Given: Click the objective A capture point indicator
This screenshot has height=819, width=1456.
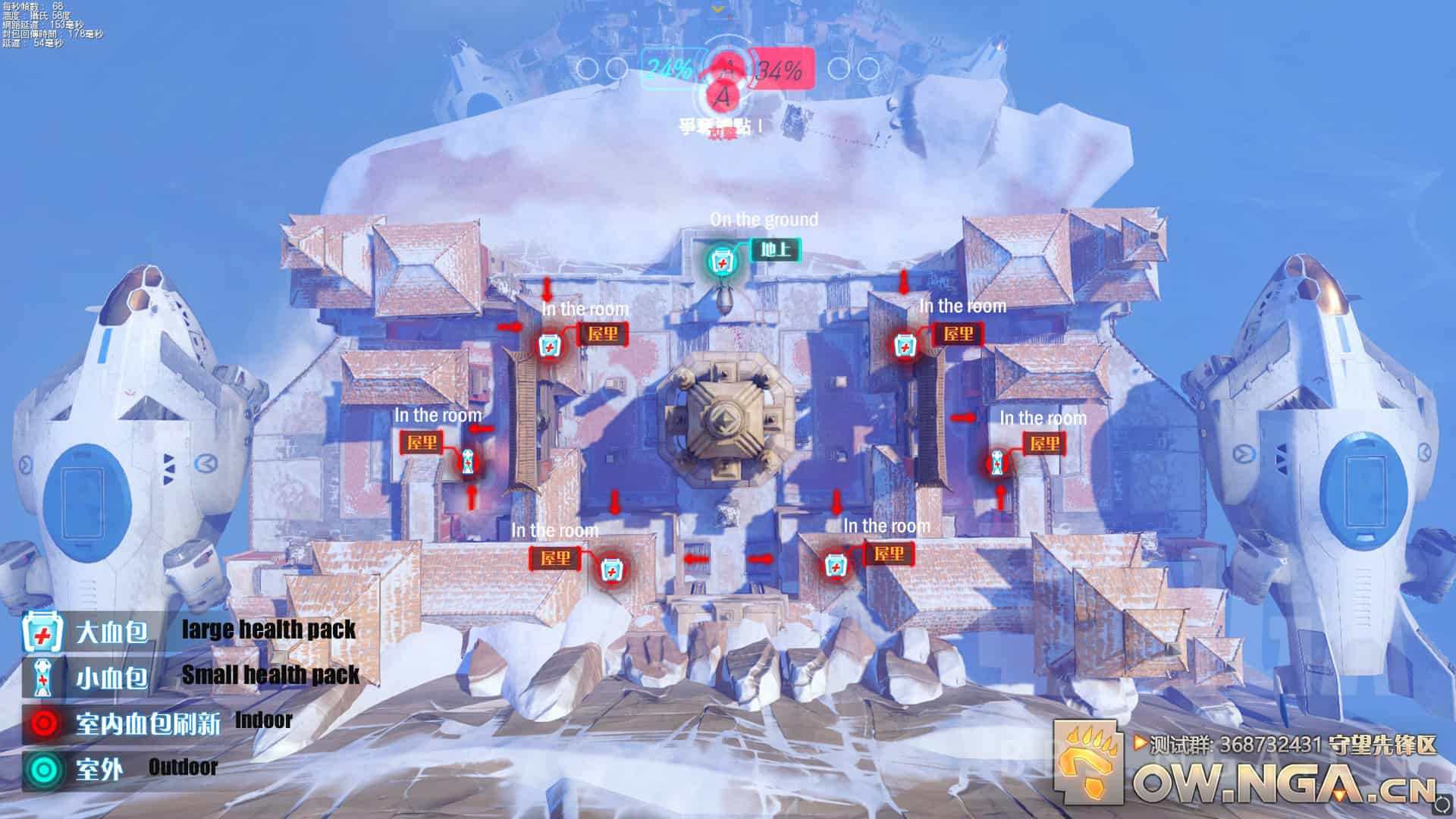Looking at the screenshot, I should pyautogui.click(x=723, y=96).
